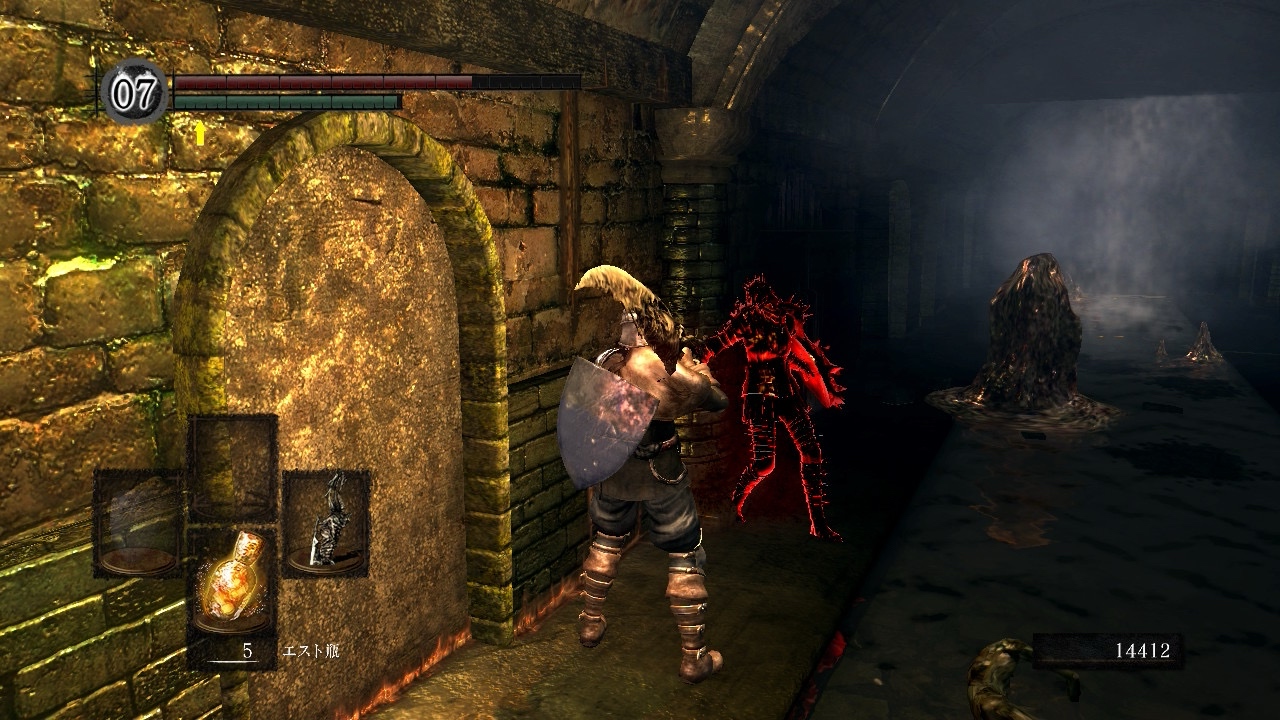Image resolution: width=1280 pixels, height=720 pixels.
Task: Select the empty spell slot above the flask
Action: tap(232, 466)
